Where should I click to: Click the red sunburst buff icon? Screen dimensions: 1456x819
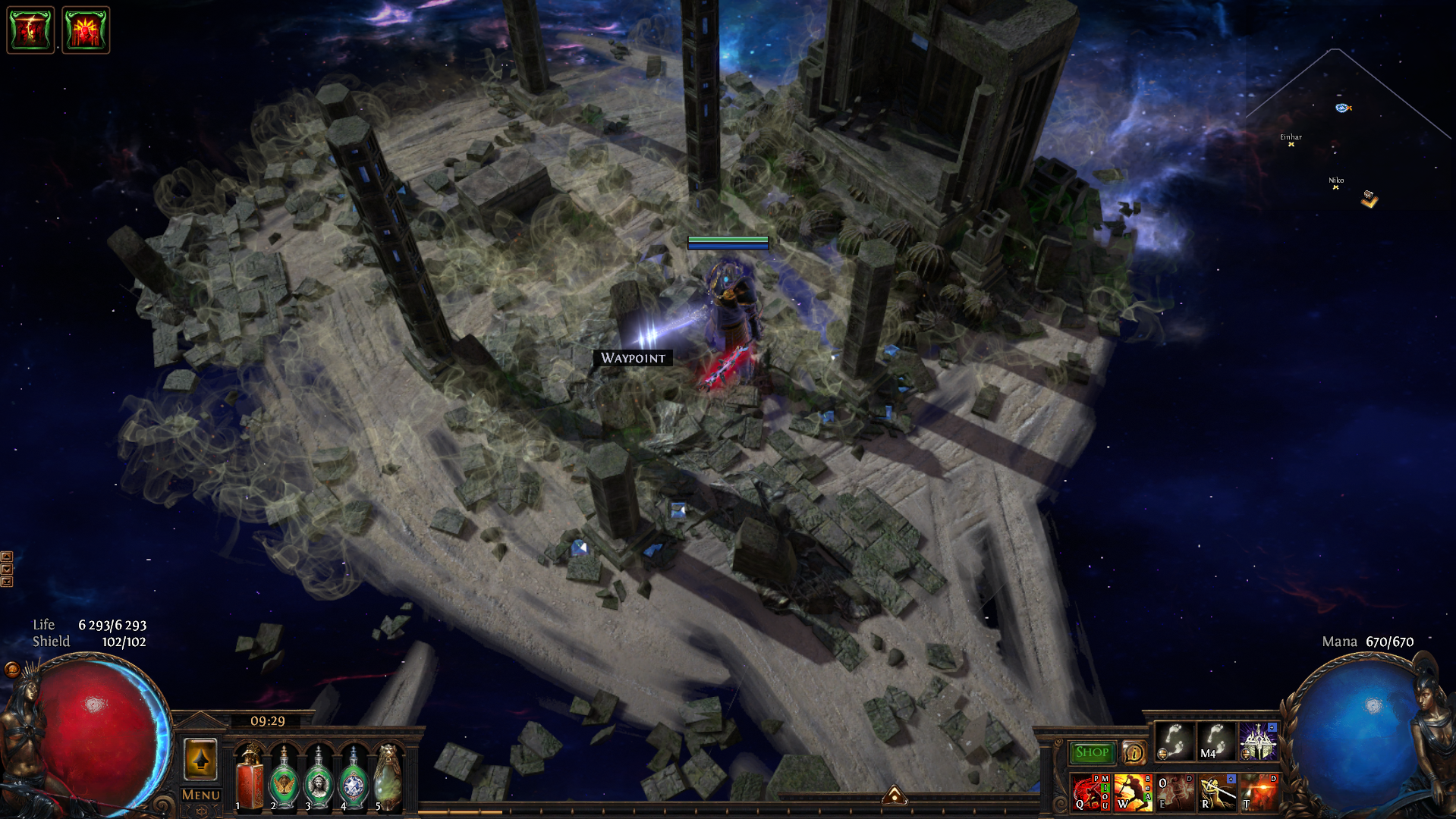(86, 30)
